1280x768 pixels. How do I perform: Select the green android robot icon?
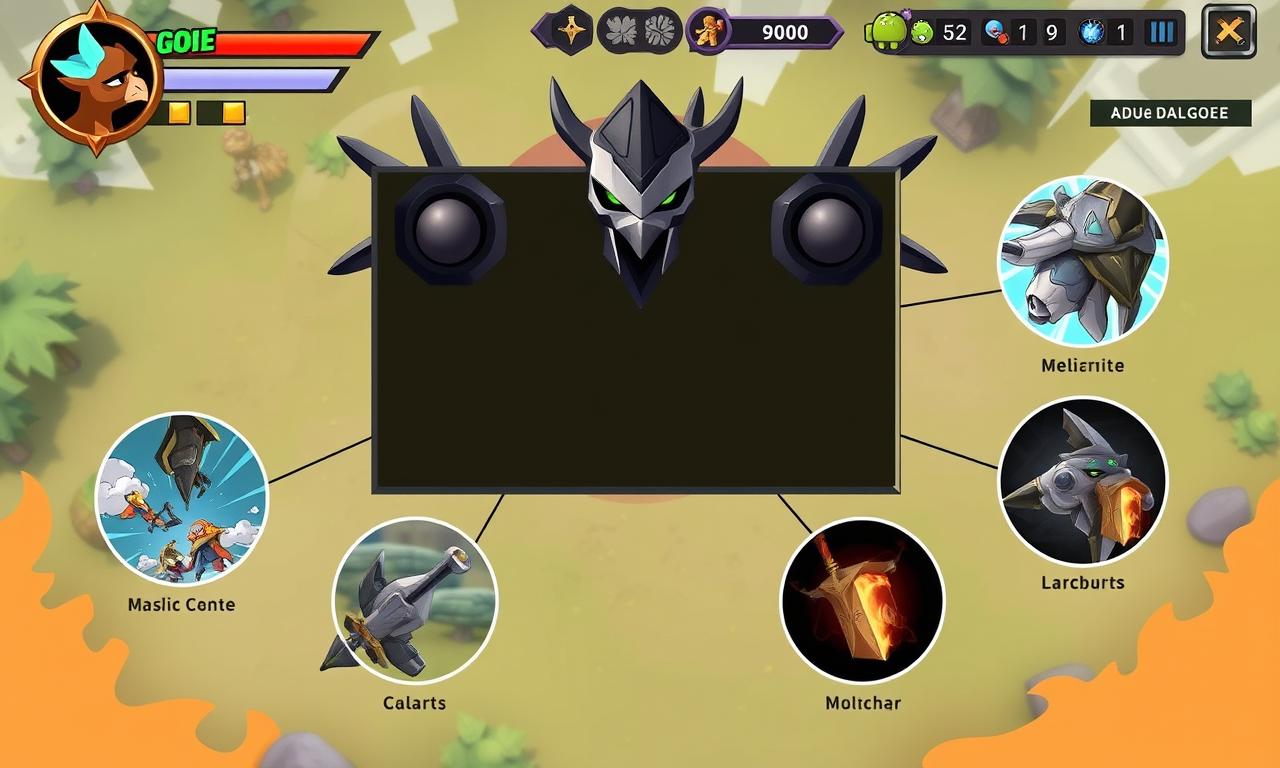click(x=888, y=31)
